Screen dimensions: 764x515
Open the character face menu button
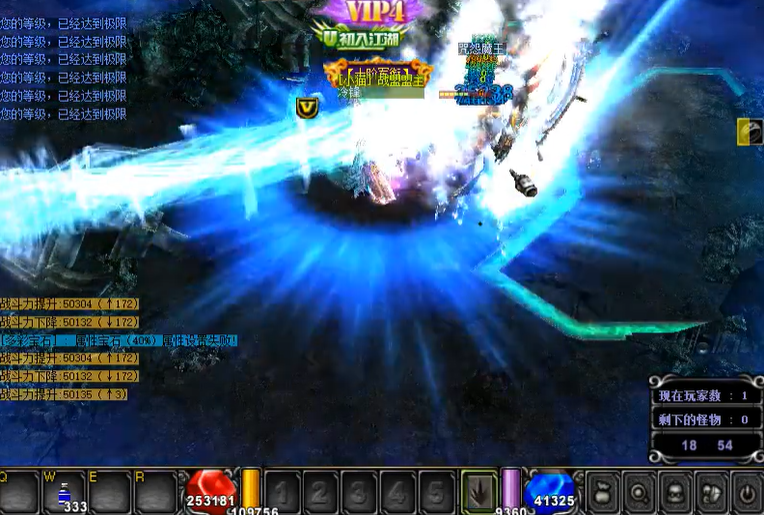click(675, 493)
